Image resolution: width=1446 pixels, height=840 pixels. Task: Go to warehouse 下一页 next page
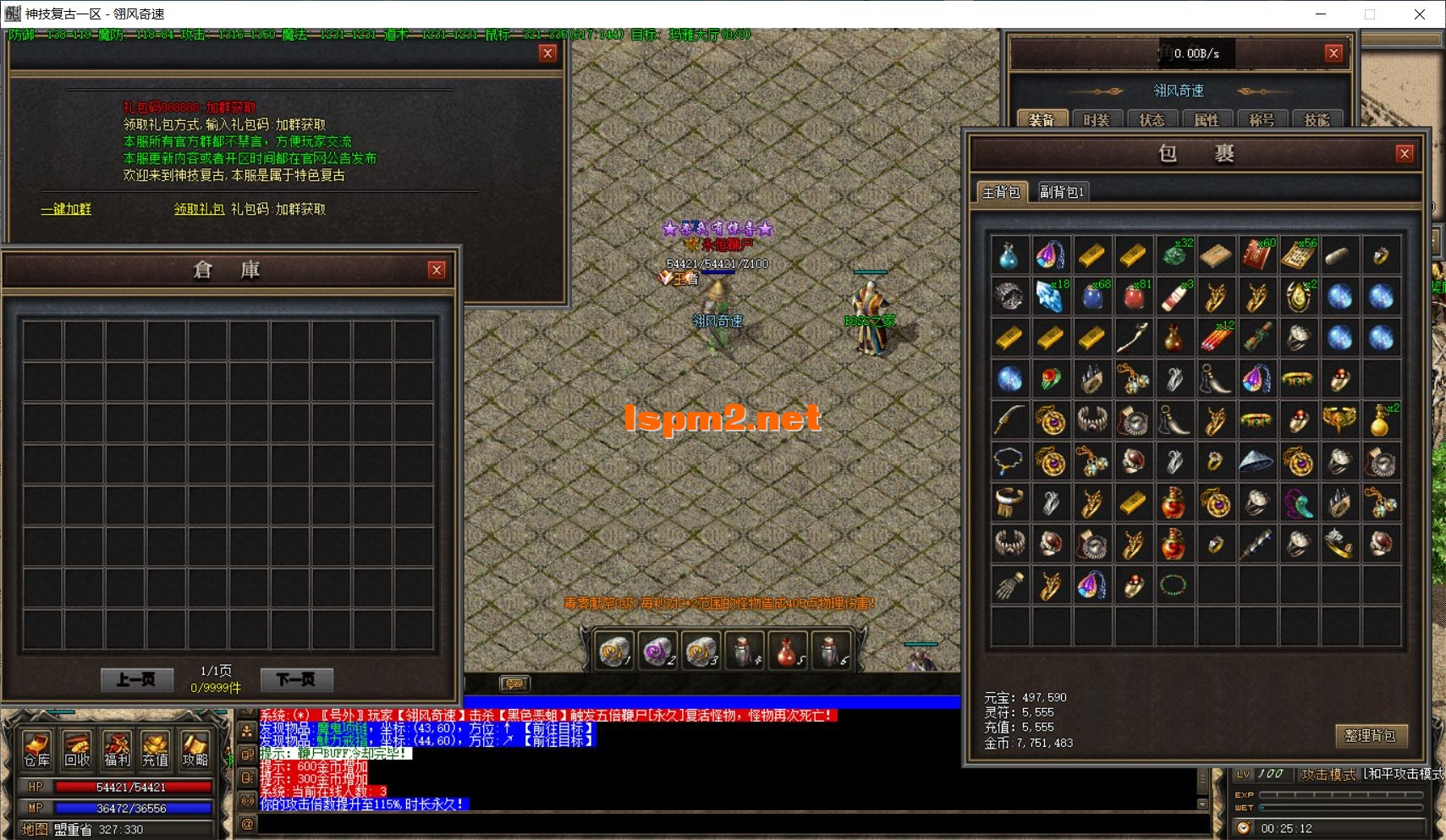coord(295,679)
